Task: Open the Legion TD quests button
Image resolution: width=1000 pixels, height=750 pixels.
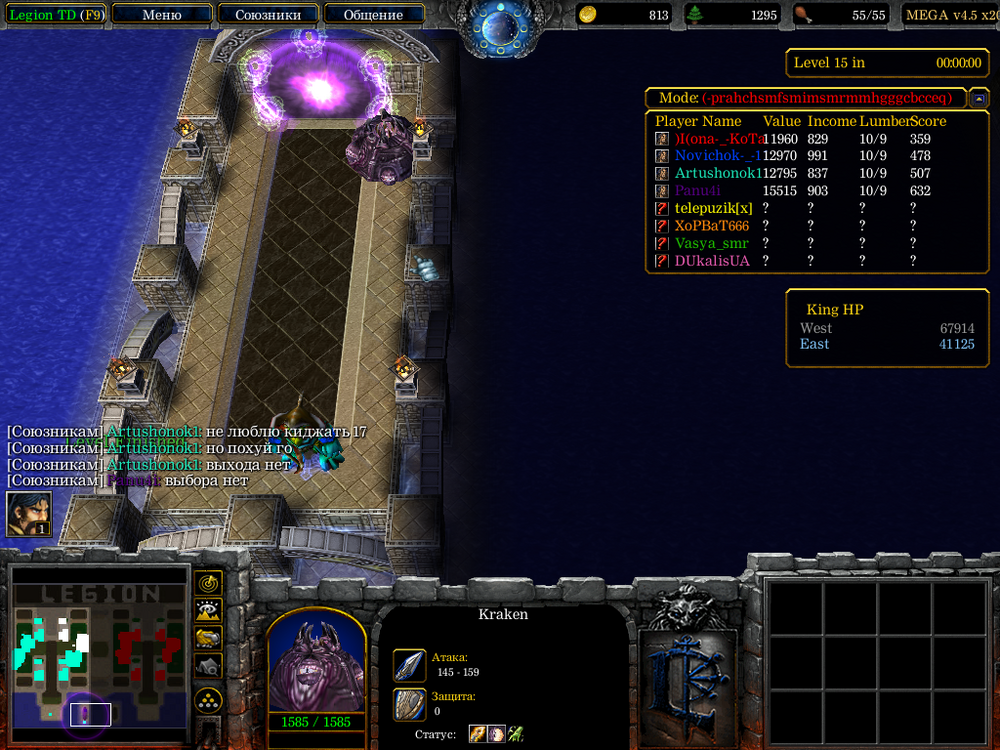Action: tap(55, 15)
